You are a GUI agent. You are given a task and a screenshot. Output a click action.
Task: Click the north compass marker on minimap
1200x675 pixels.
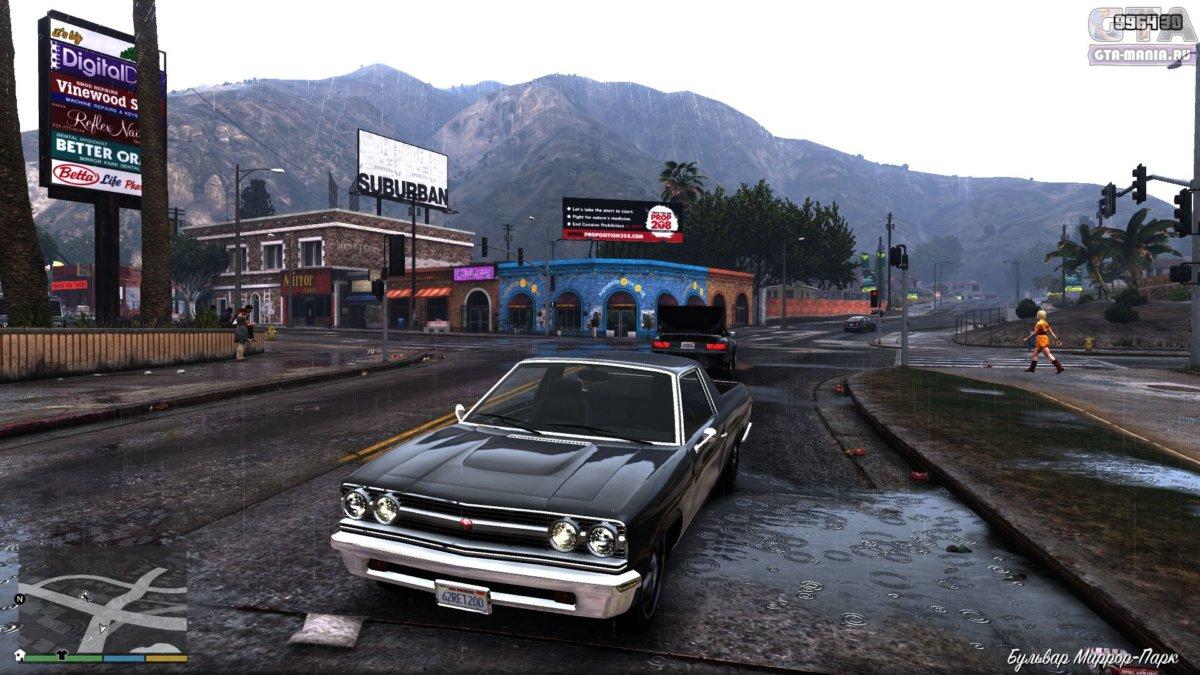pyautogui.click(x=20, y=599)
